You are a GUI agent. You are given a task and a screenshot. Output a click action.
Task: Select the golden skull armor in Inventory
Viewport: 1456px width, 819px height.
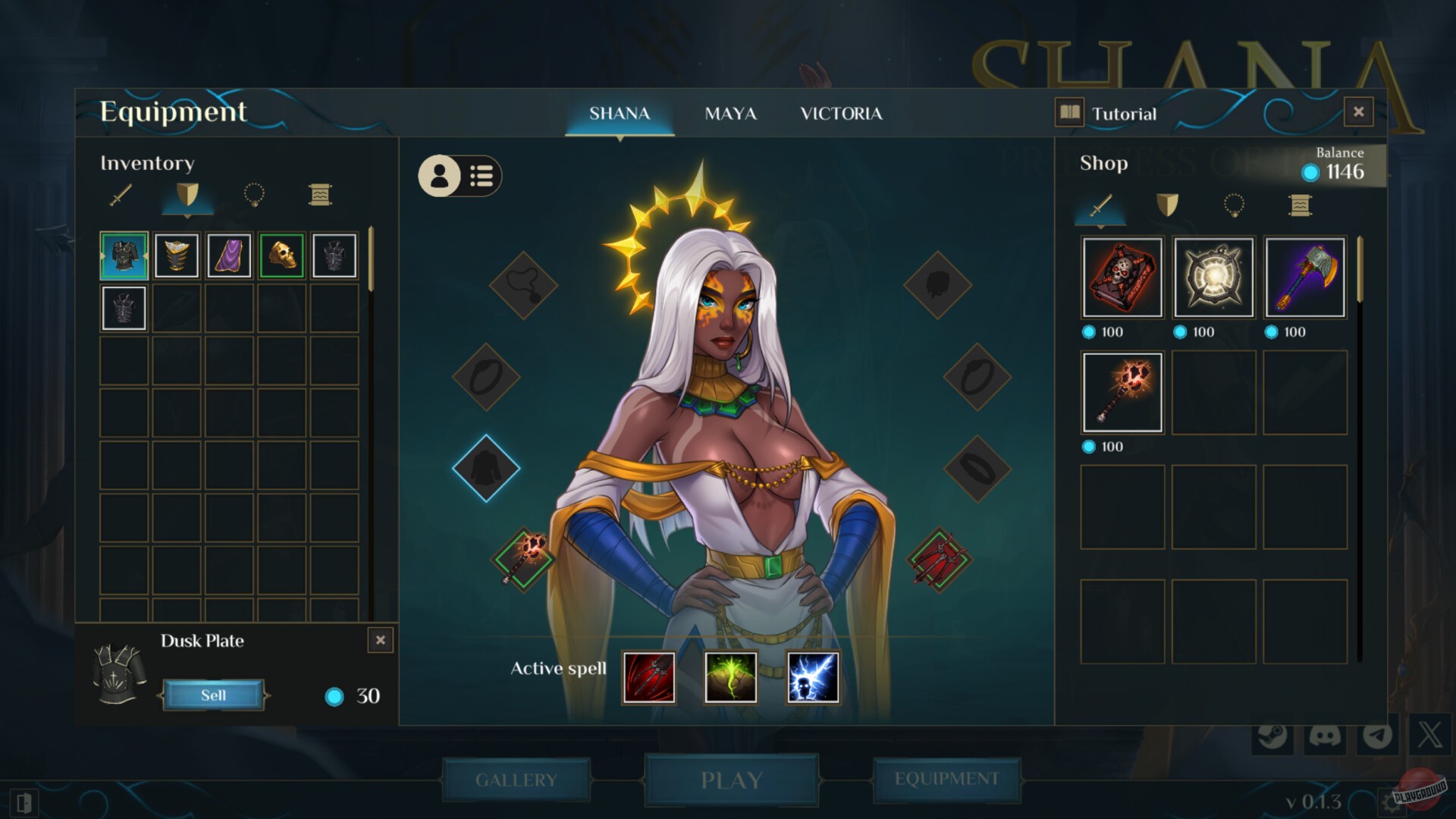click(x=281, y=256)
